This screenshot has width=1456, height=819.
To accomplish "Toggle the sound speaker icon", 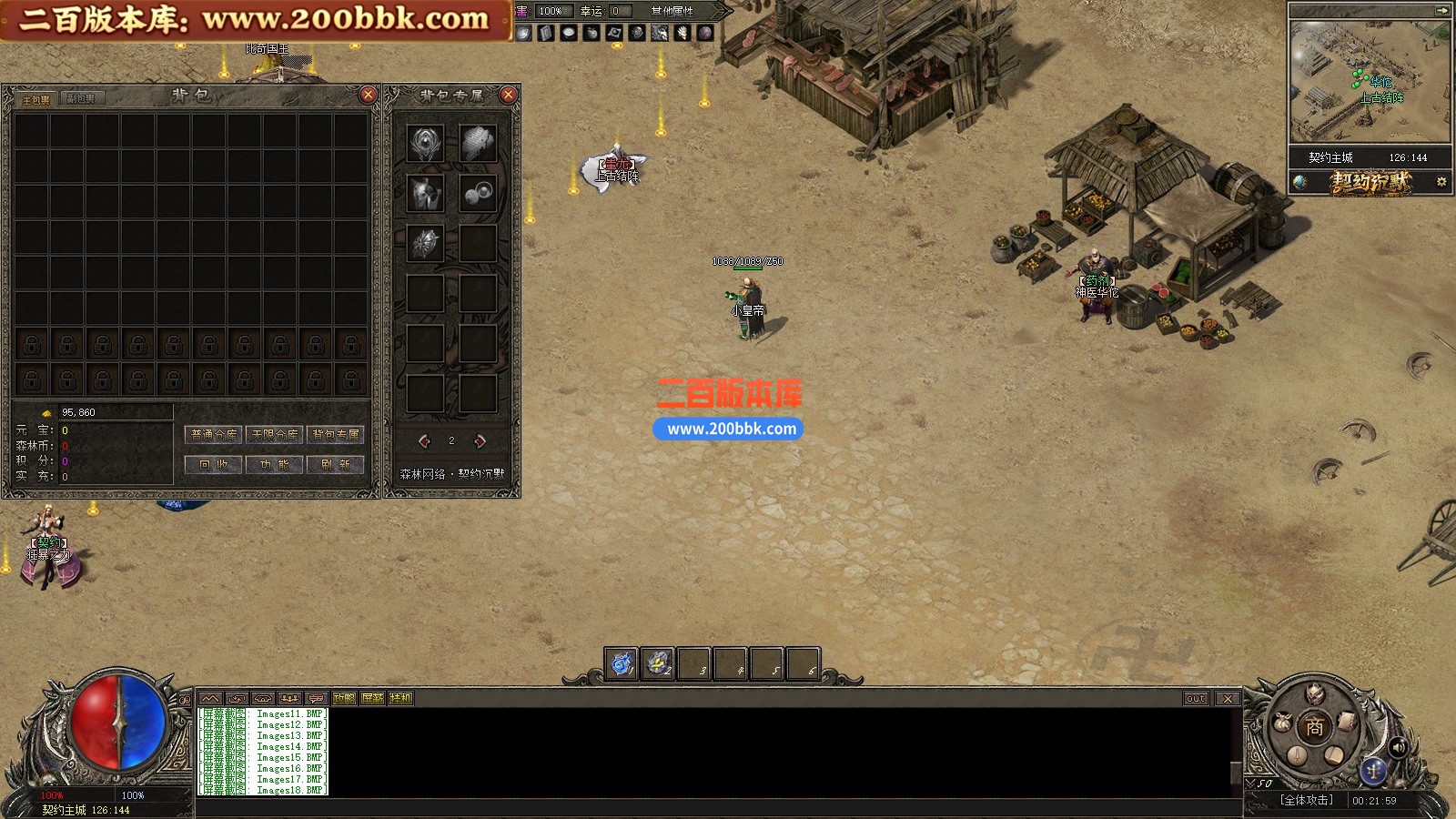I will 1398,748.
